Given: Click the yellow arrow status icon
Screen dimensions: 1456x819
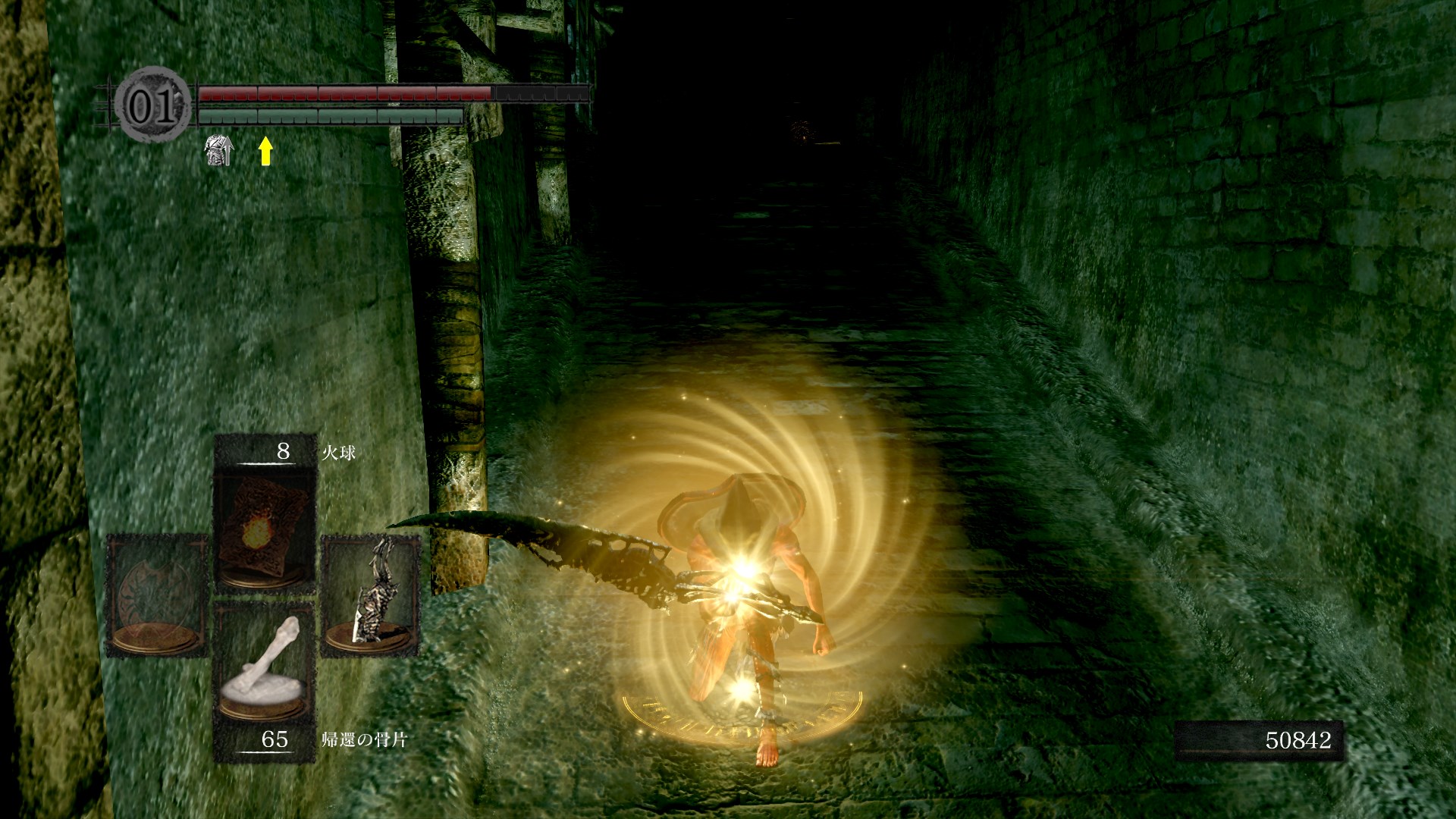Looking at the screenshot, I should 265,150.
